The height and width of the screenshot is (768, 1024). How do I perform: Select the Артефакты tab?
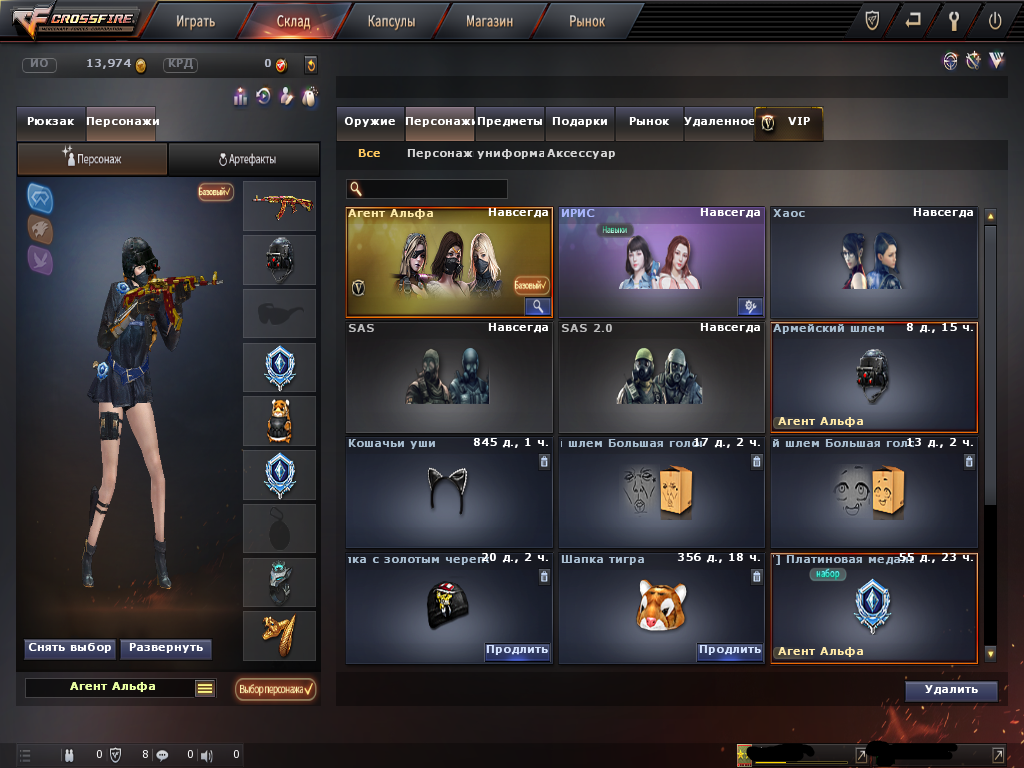tap(245, 159)
